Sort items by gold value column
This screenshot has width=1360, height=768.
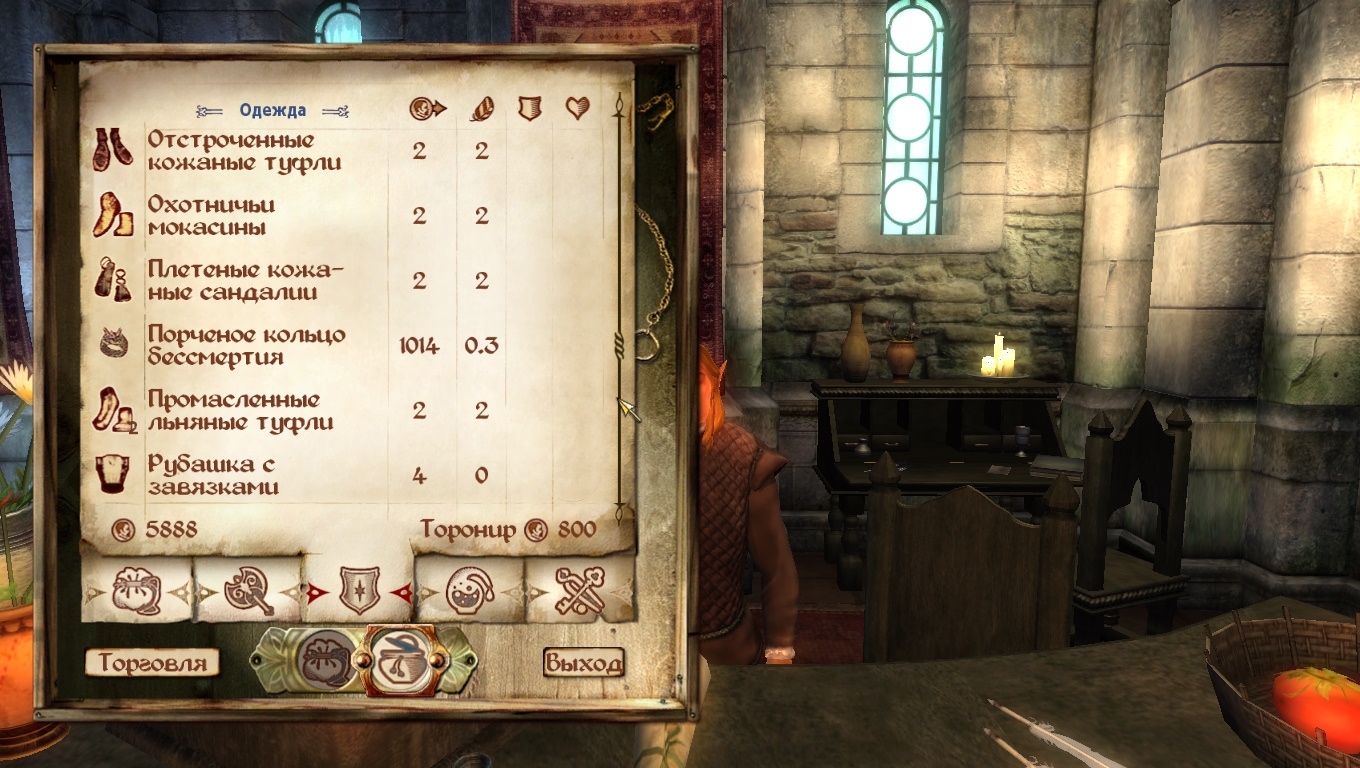(x=427, y=109)
